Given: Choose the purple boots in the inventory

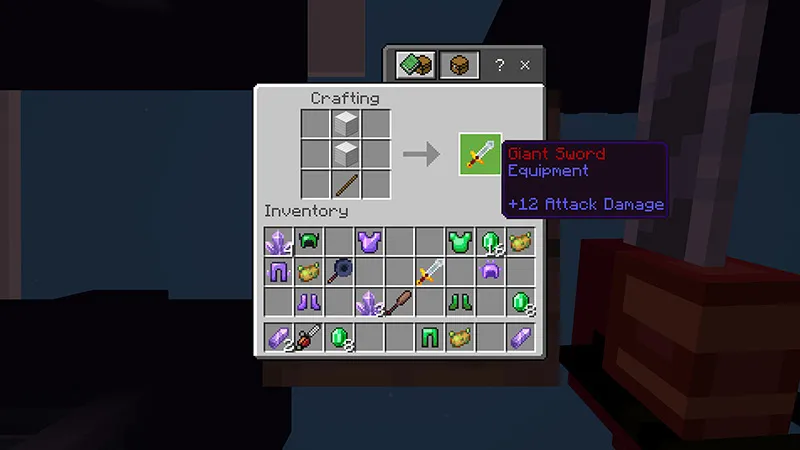Looking at the screenshot, I should point(307,301).
